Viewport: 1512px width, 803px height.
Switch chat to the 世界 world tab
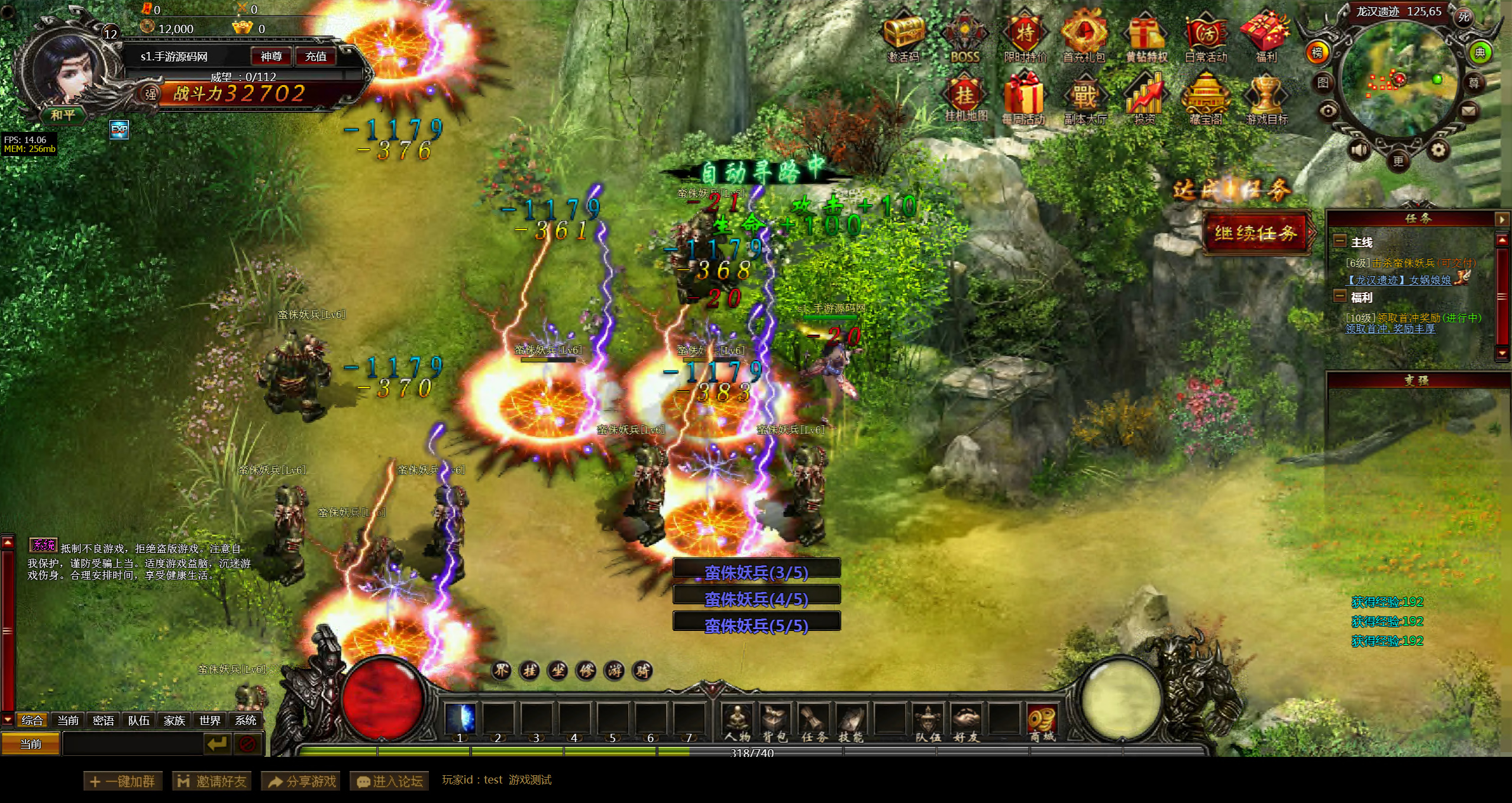click(209, 720)
